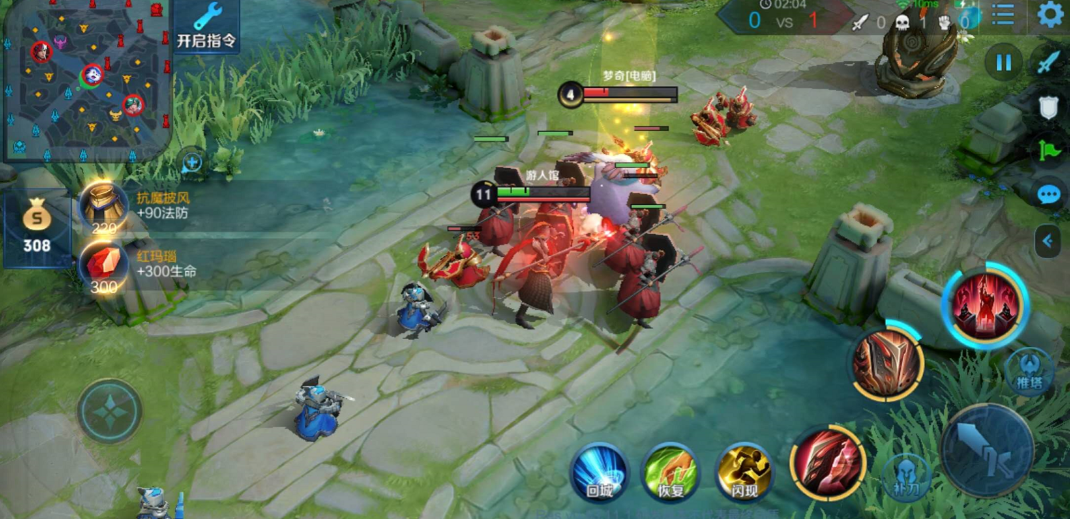
Task: Unleash the ultimate skill with blue ring
Action: [985, 305]
